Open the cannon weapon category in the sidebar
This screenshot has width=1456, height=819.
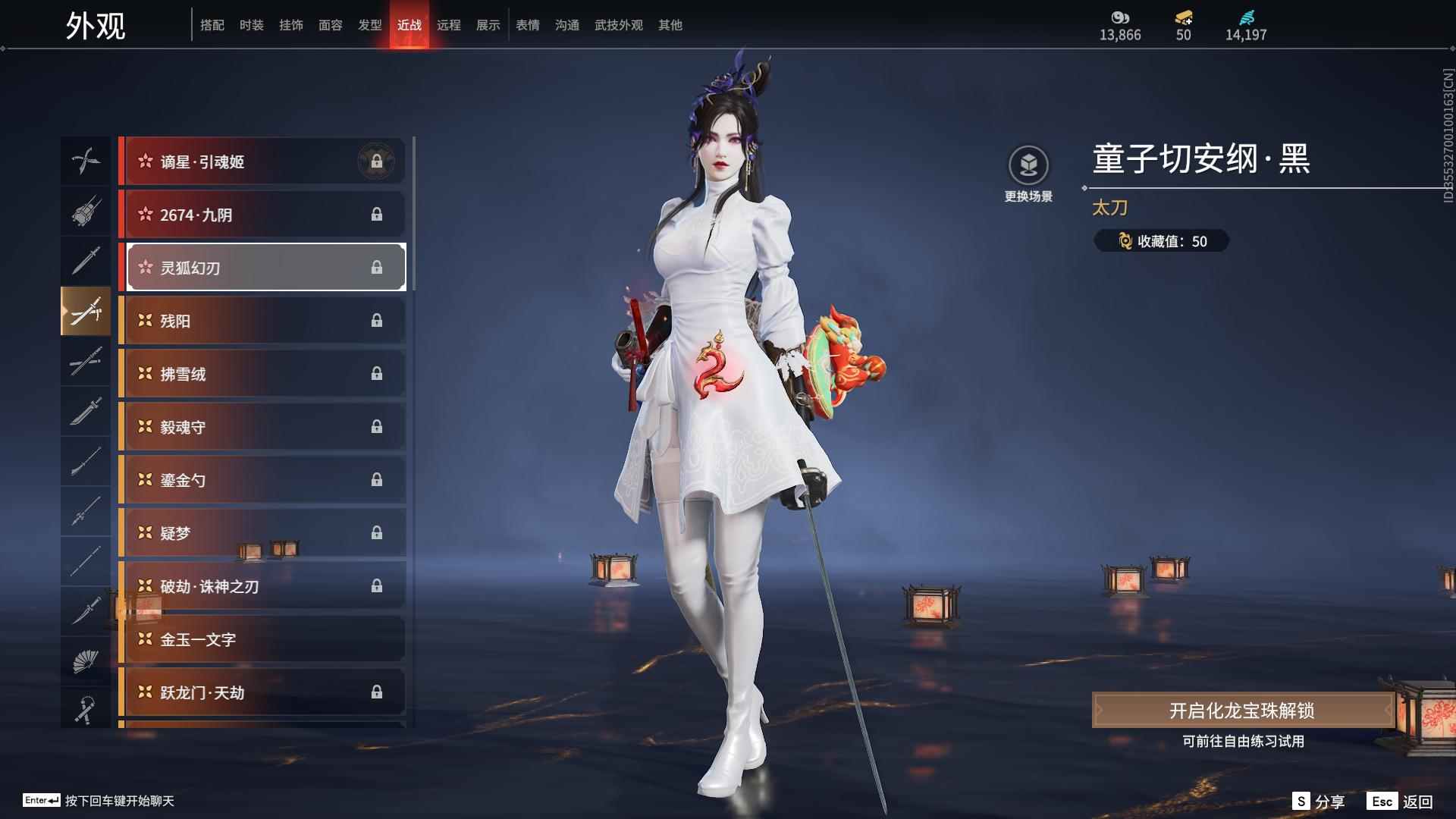click(86, 212)
